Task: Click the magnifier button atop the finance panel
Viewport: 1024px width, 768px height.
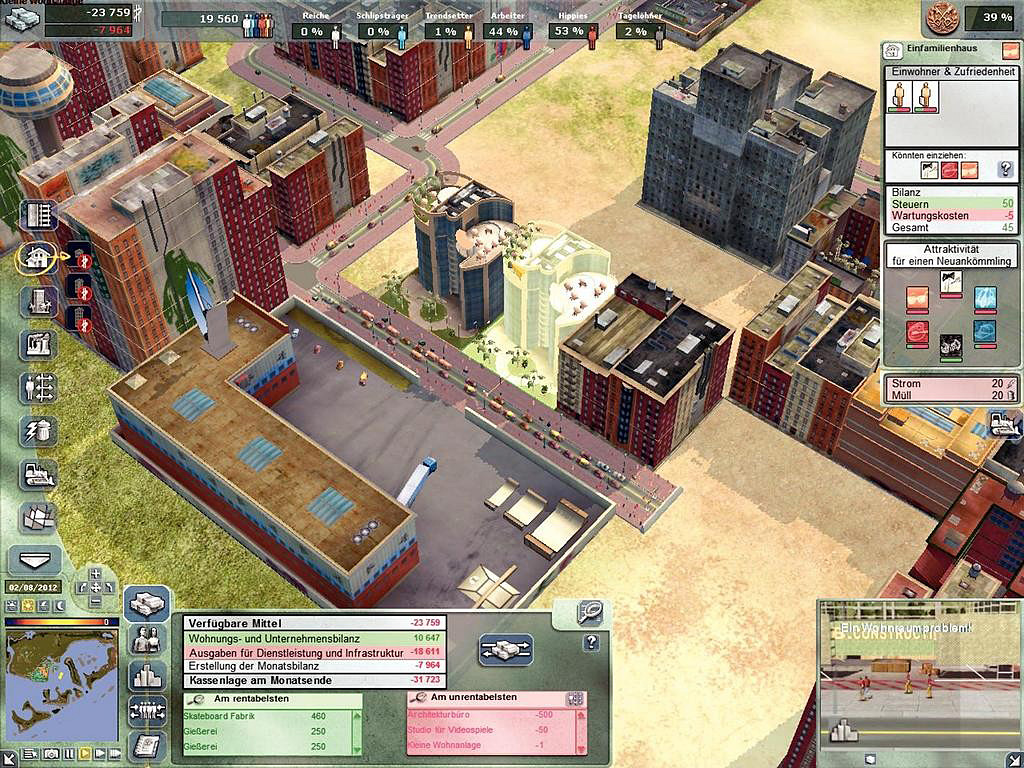Action: [590, 611]
